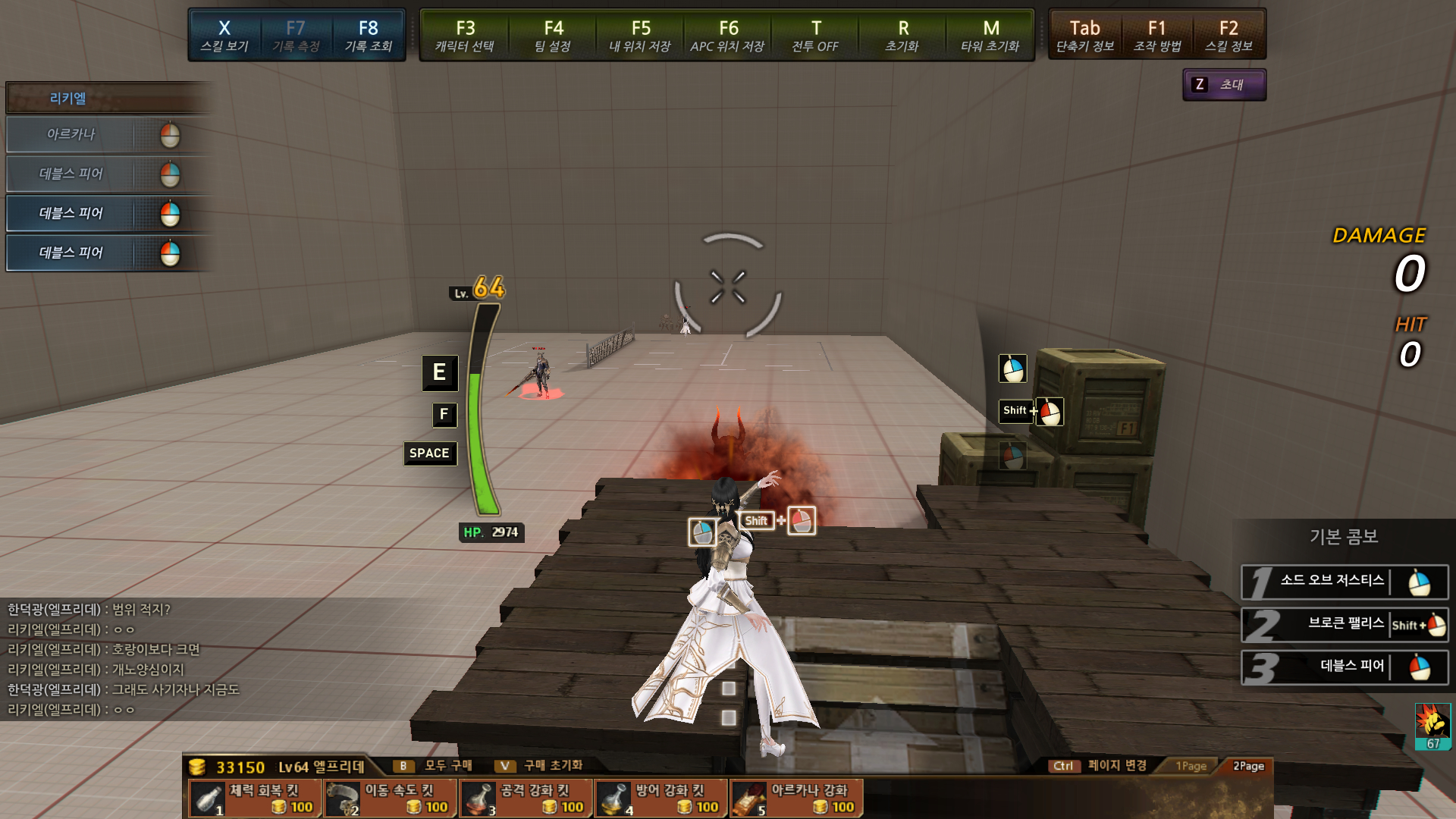Save my position with 내 위치 저장

[x=640, y=36]
